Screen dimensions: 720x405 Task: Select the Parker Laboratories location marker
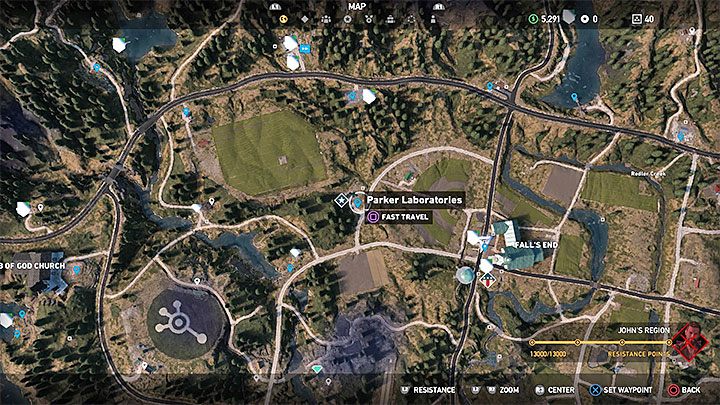[357, 203]
